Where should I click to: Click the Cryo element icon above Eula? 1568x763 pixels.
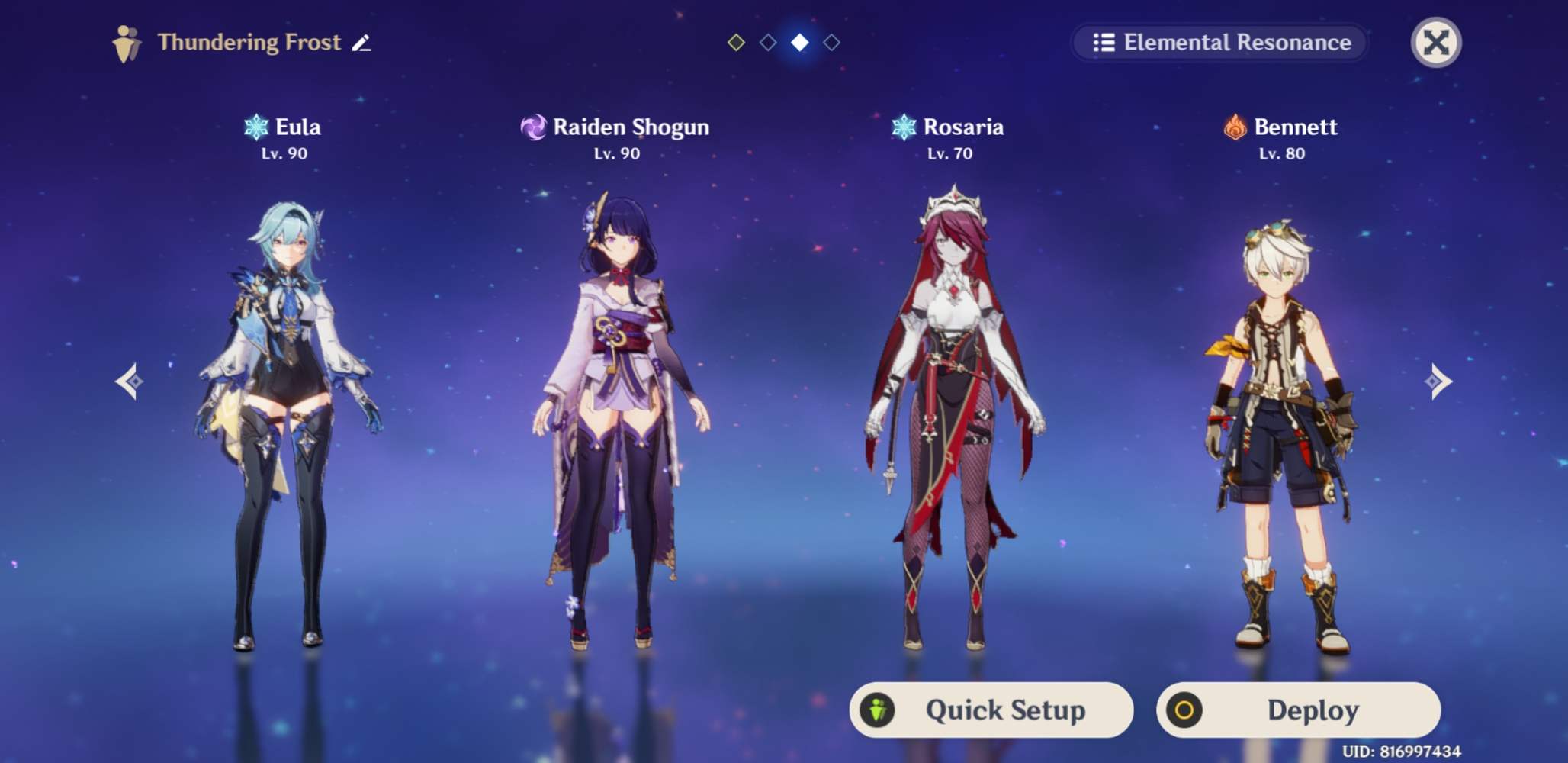(255, 127)
